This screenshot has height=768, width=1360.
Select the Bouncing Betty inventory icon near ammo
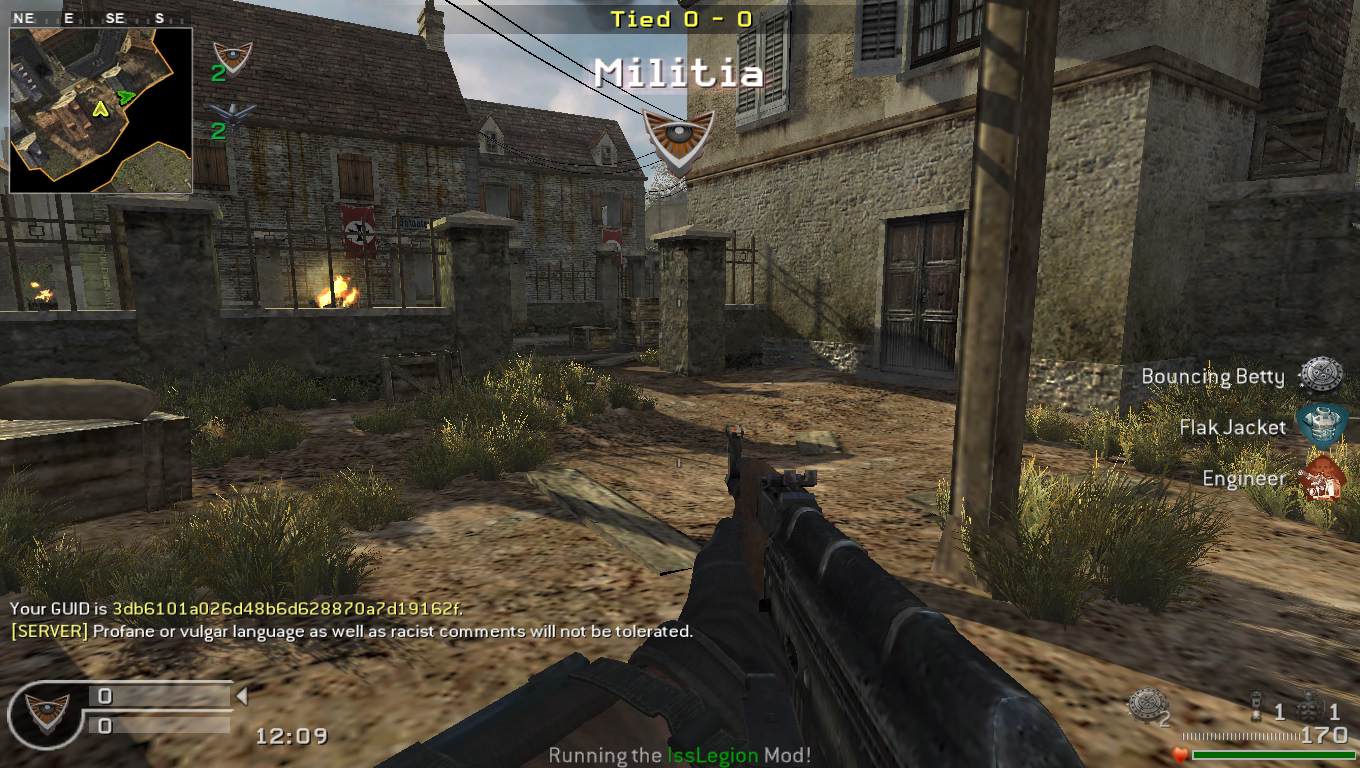click(1147, 705)
